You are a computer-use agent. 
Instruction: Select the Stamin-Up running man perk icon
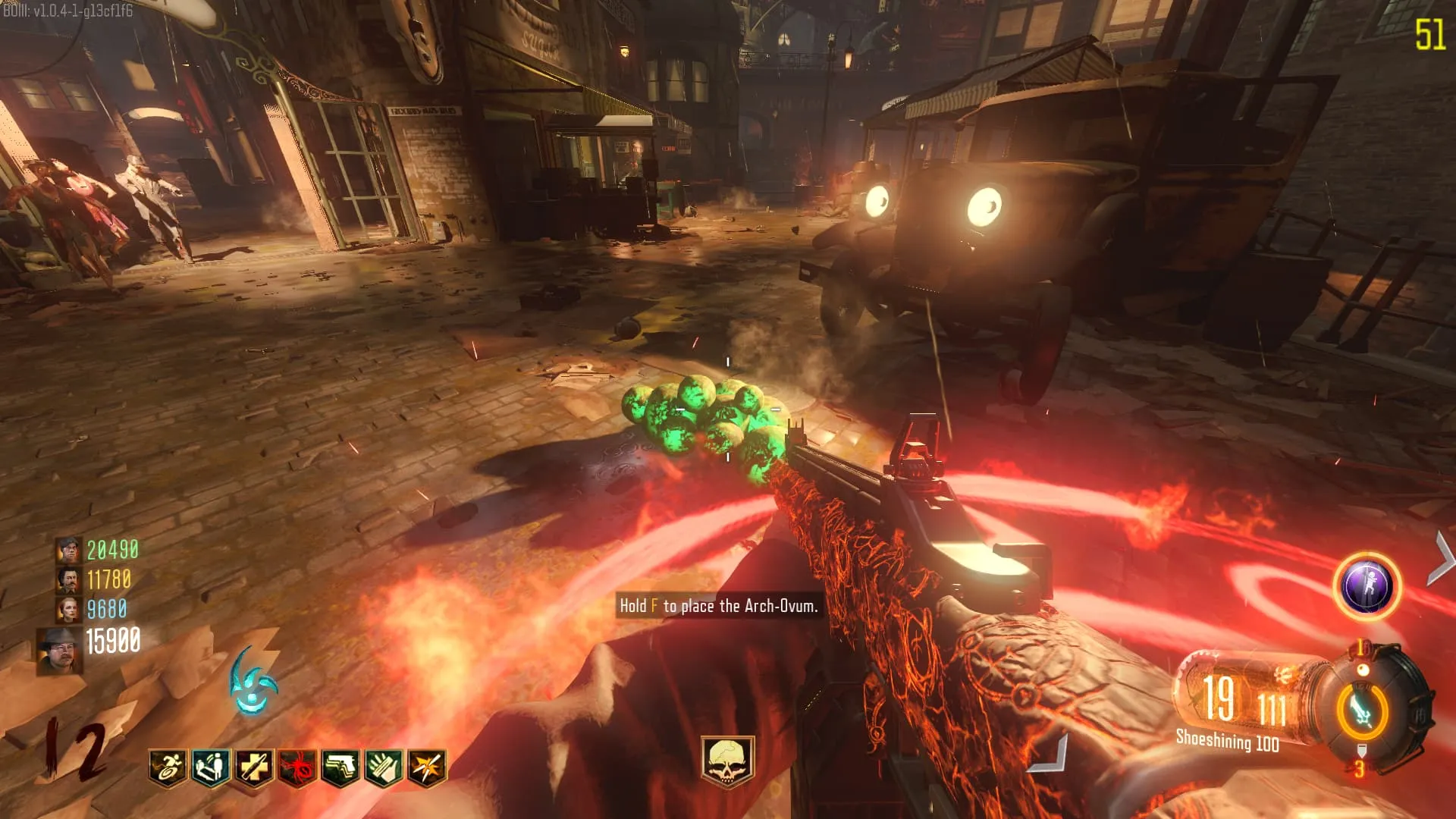168,767
